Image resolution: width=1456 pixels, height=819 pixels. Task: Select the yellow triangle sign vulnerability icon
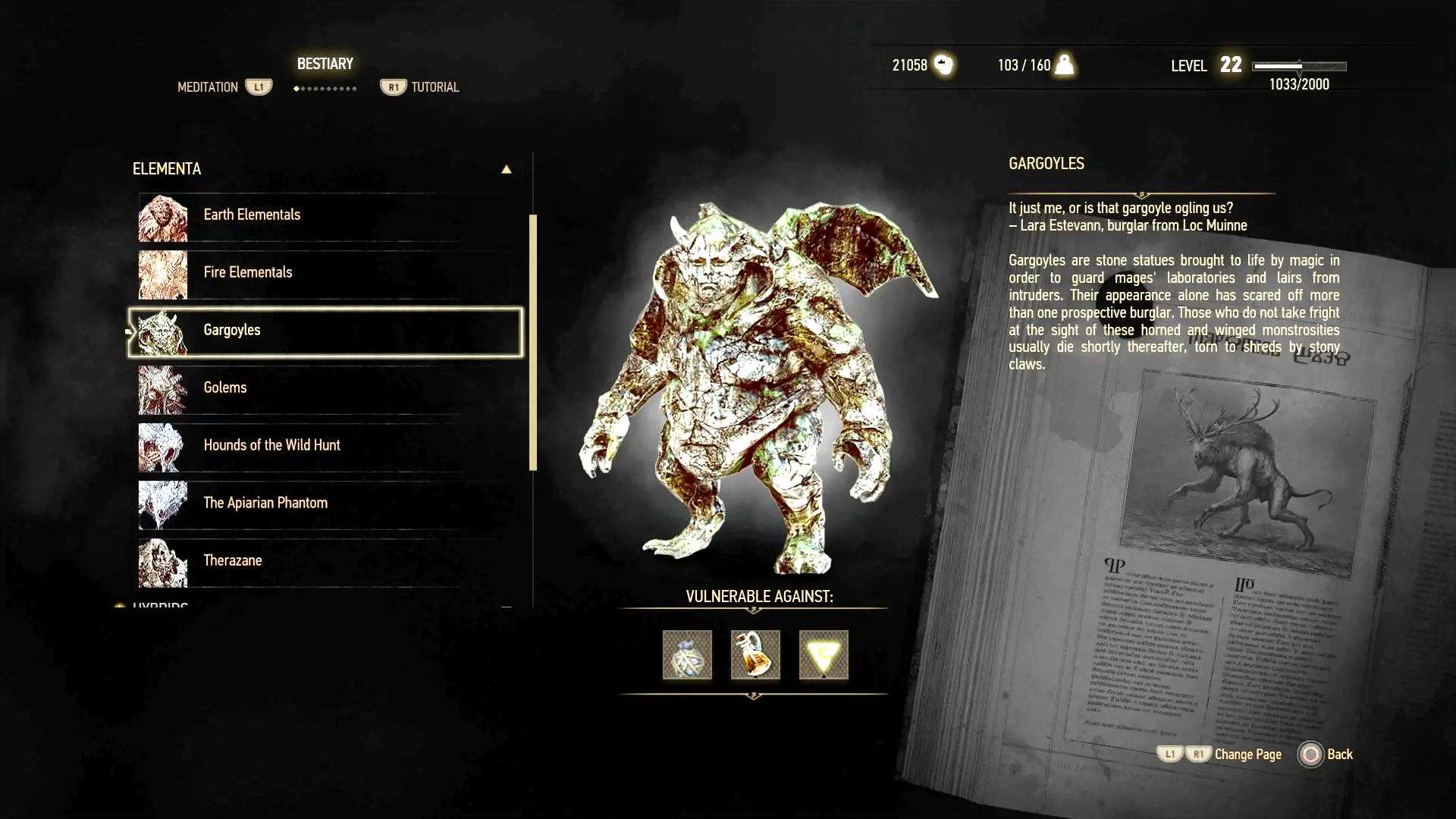[x=824, y=655]
